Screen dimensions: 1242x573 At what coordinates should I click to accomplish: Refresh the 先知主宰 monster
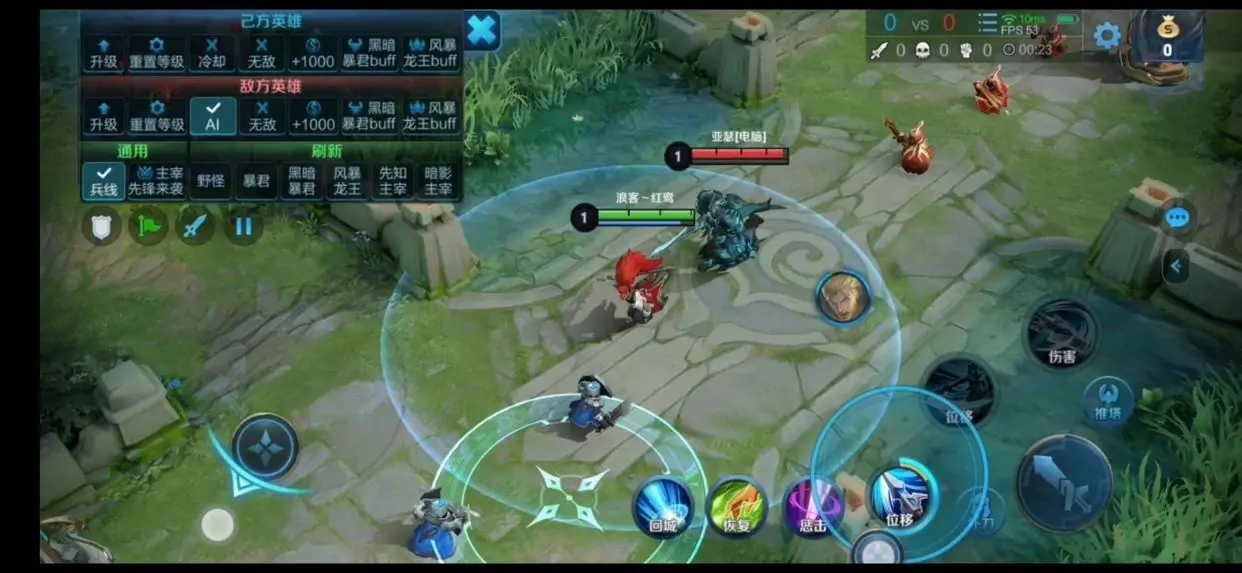click(x=393, y=181)
